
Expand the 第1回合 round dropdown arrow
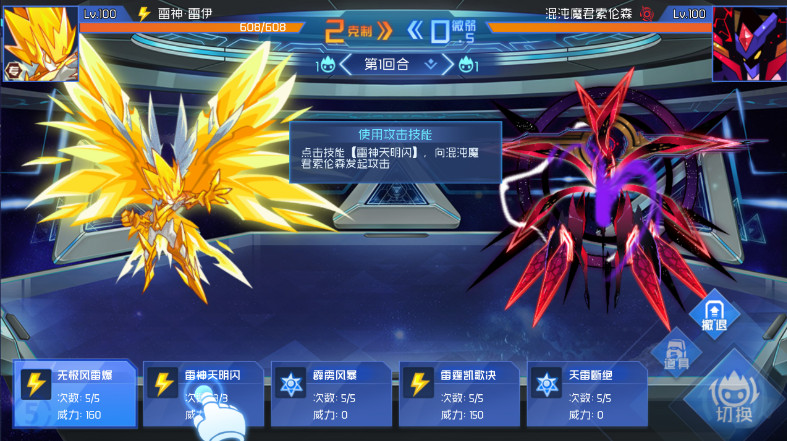431,65
